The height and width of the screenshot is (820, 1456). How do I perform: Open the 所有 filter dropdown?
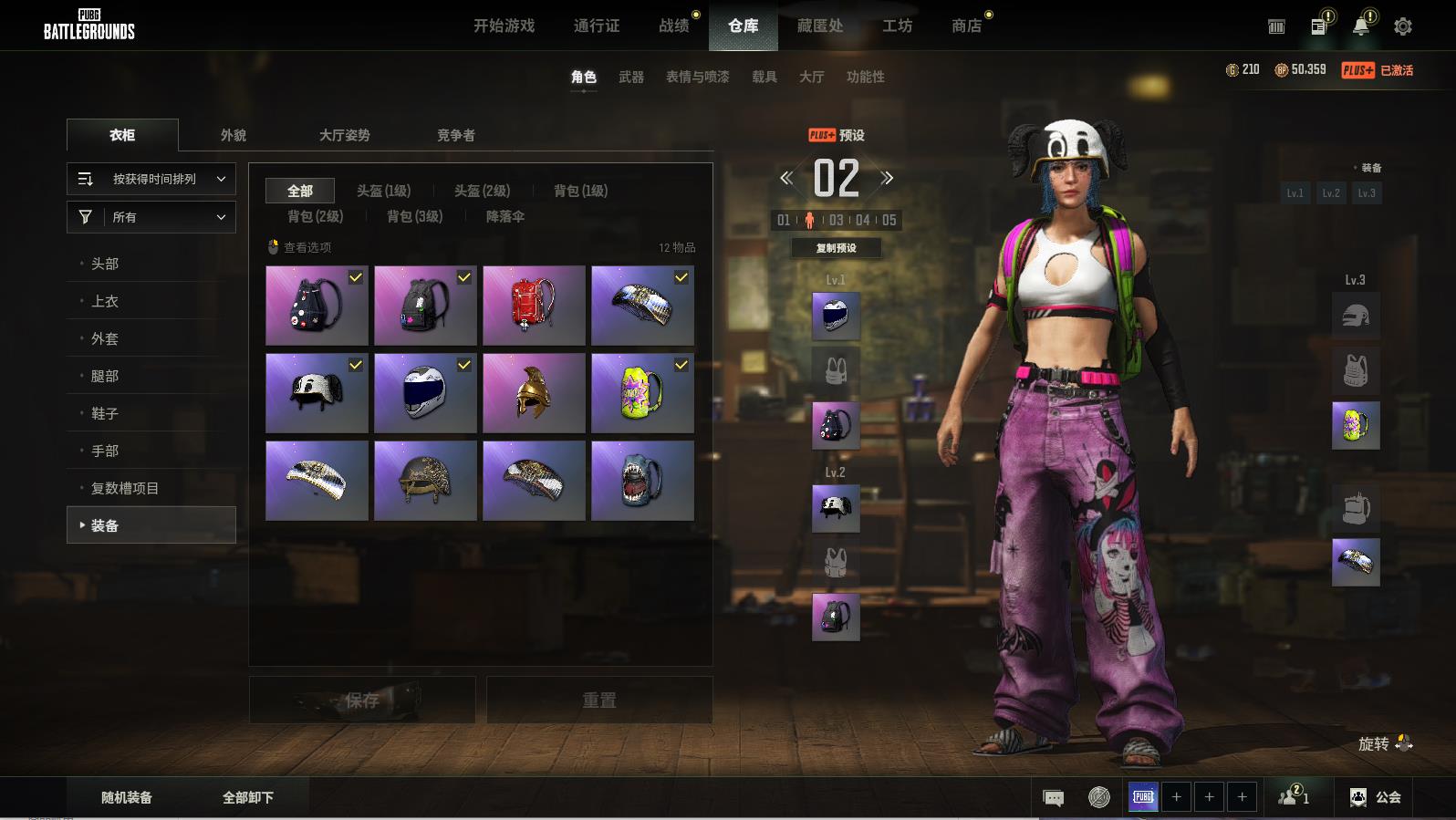click(x=151, y=217)
